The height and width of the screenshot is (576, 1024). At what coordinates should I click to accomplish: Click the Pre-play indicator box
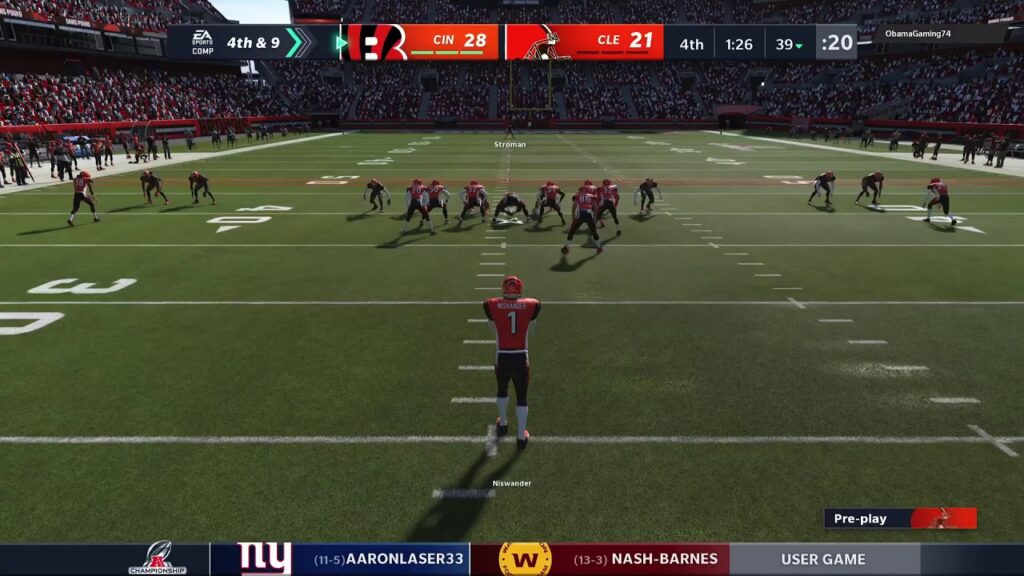point(899,518)
